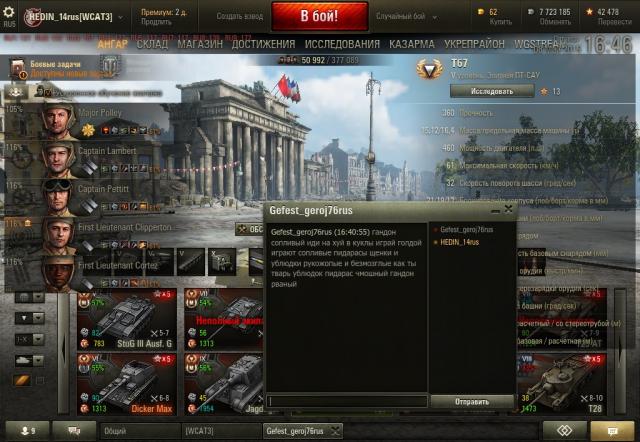Viewport: 640px width, 442px height.
Task: Switch to the «УКРЕПРАЙОН» tab
Action: click(476, 45)
